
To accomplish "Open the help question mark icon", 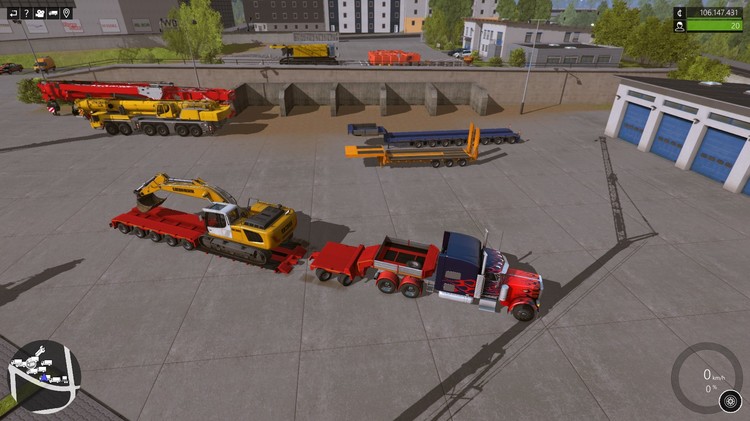I will pos(27,13).
